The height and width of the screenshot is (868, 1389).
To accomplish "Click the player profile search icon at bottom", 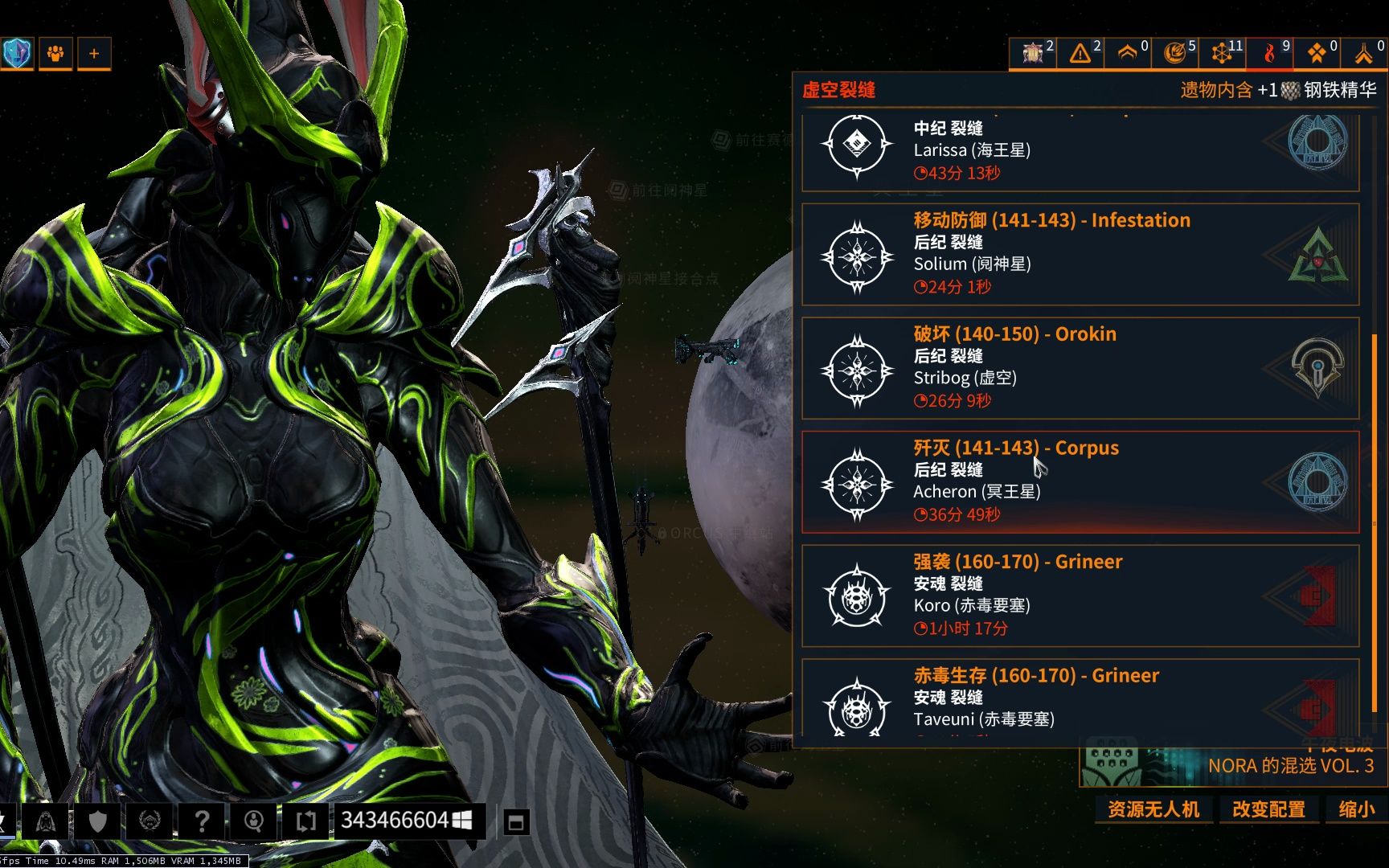I will 254,821.
